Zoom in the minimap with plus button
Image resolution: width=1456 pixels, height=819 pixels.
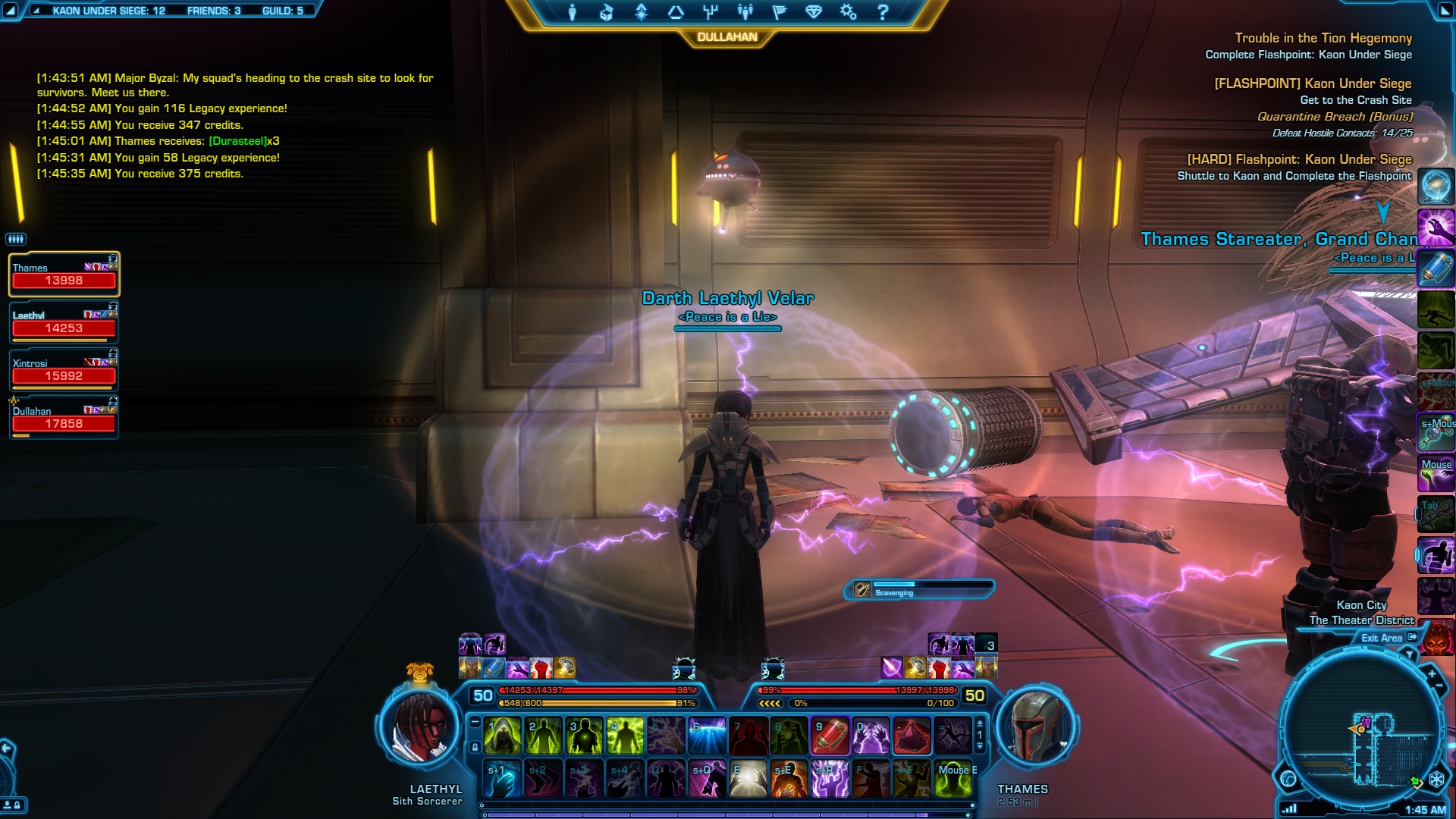coord(1431,673)
